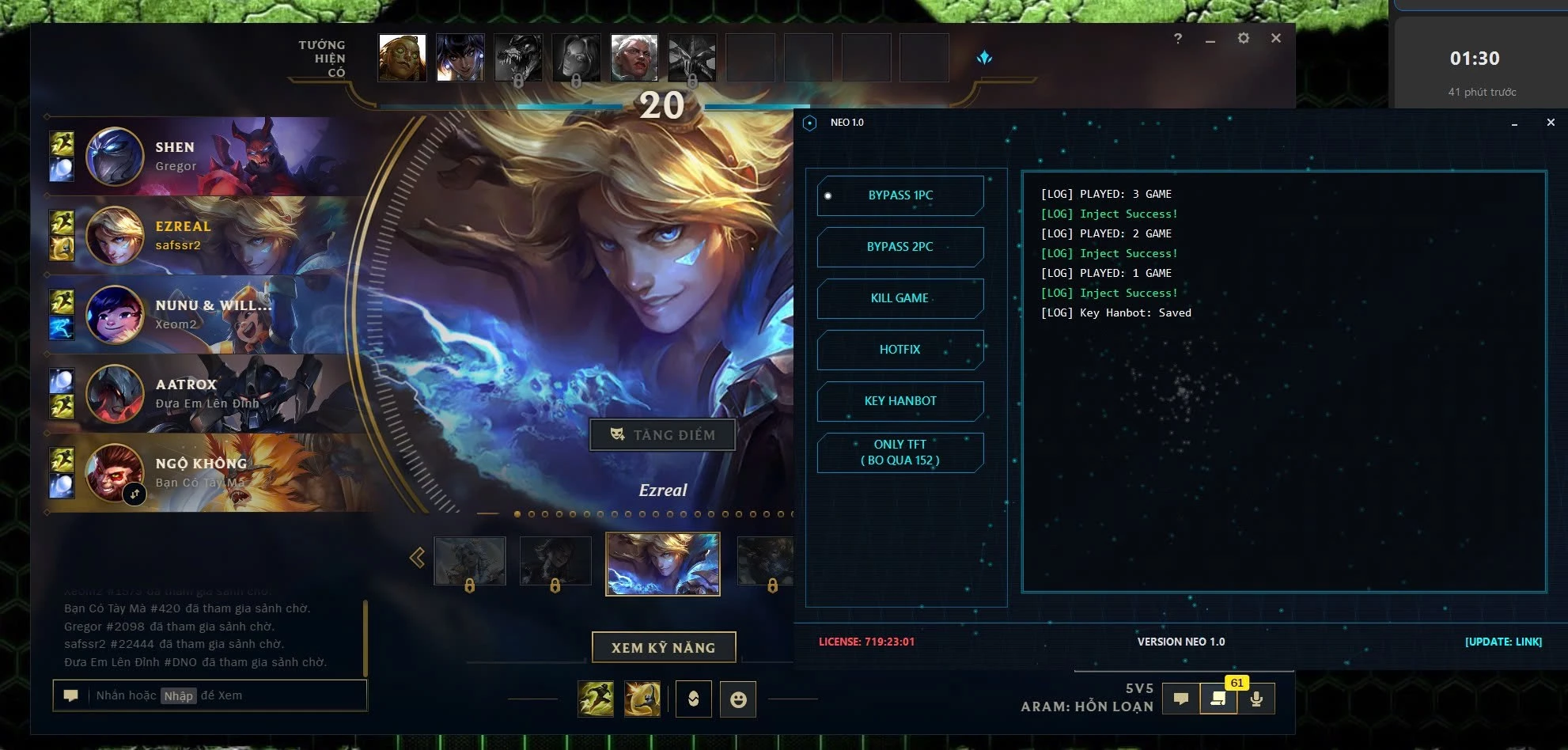
Task: Open the chat panel with 61 badge
Action: point(1218,699)
